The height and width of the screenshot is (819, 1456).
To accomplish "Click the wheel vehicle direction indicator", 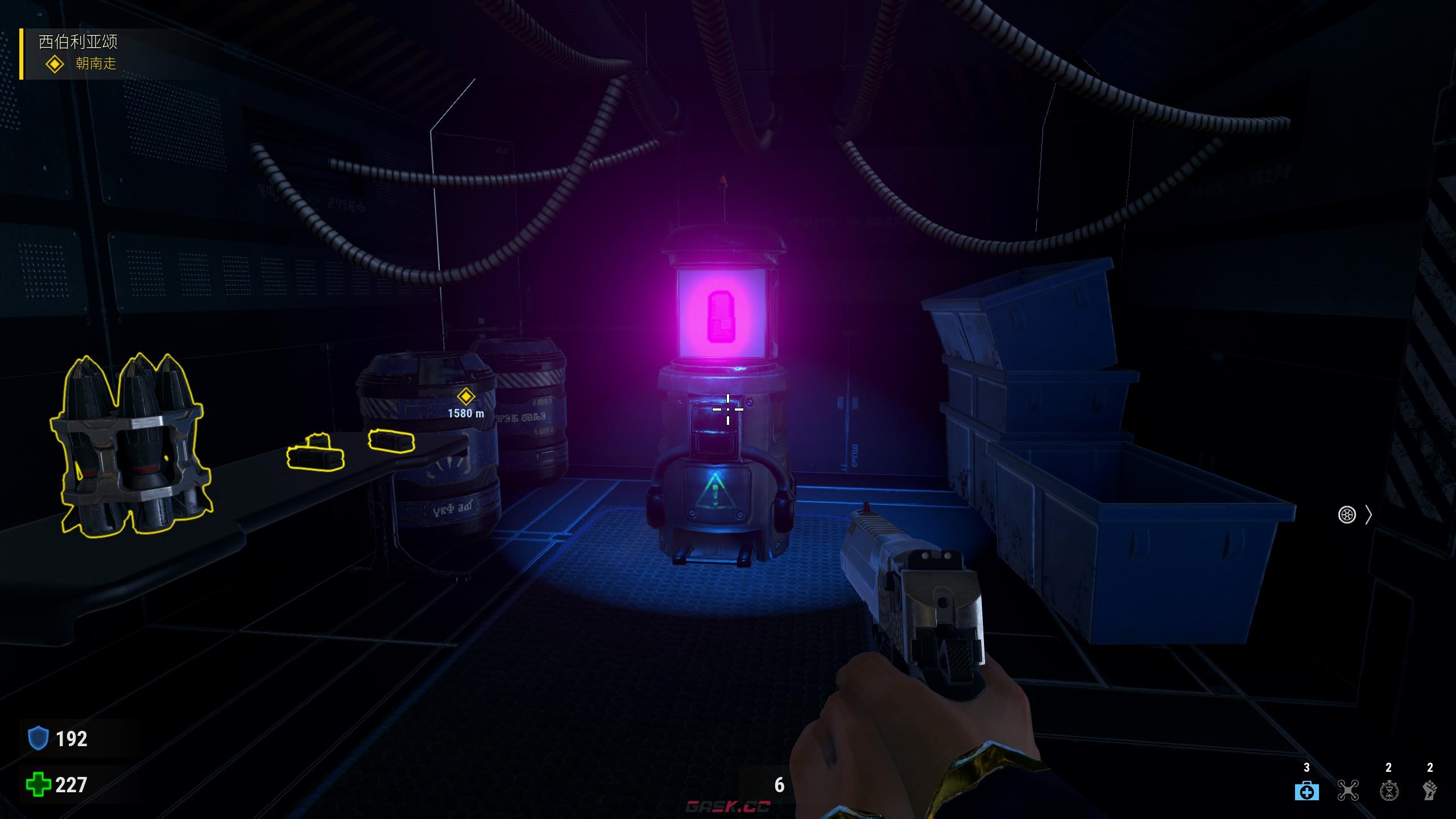I will [x=1347, y=515].
